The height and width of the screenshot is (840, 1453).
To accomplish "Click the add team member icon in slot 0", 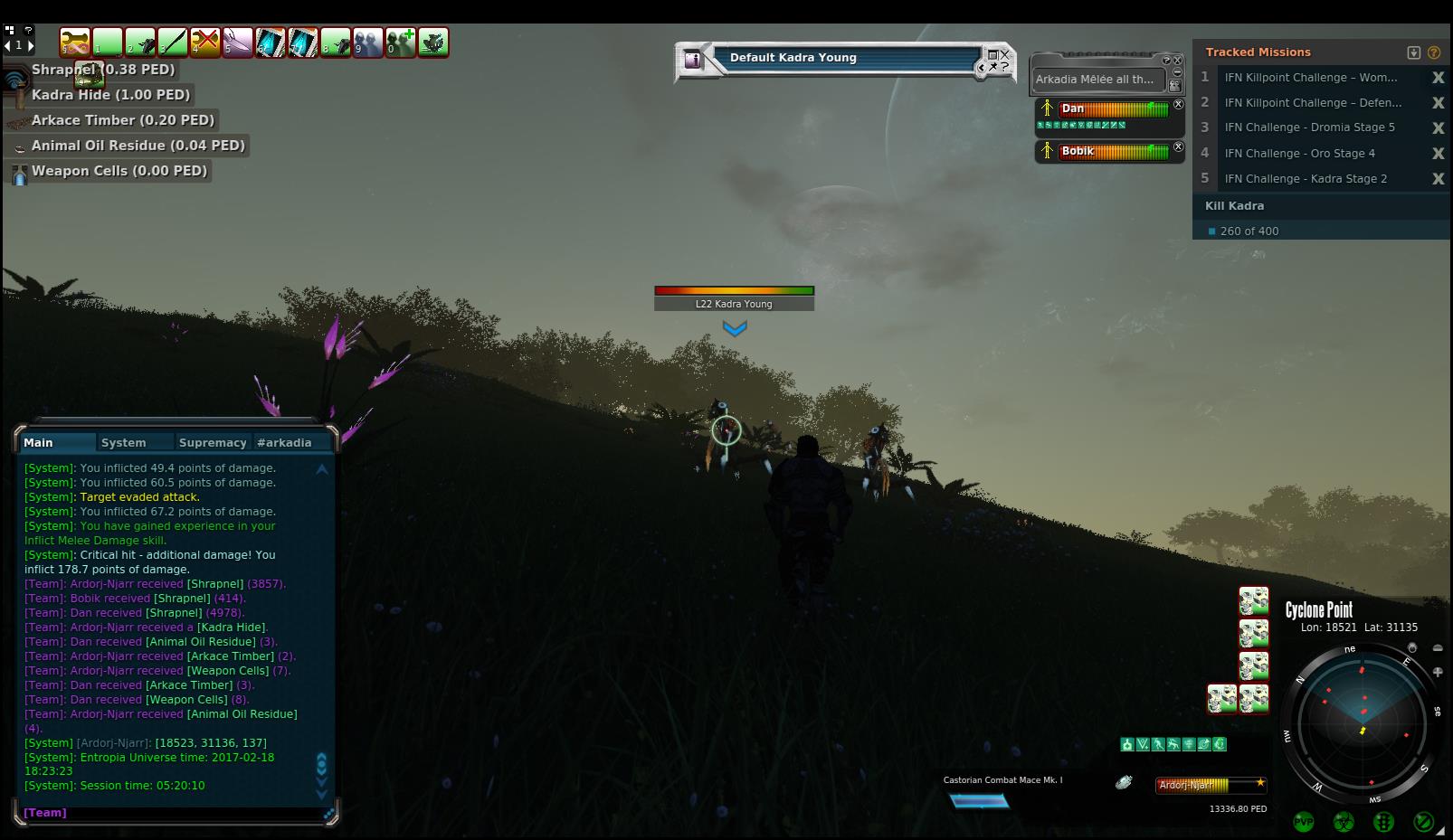I will pyautogui.click(x=401, y=42).
